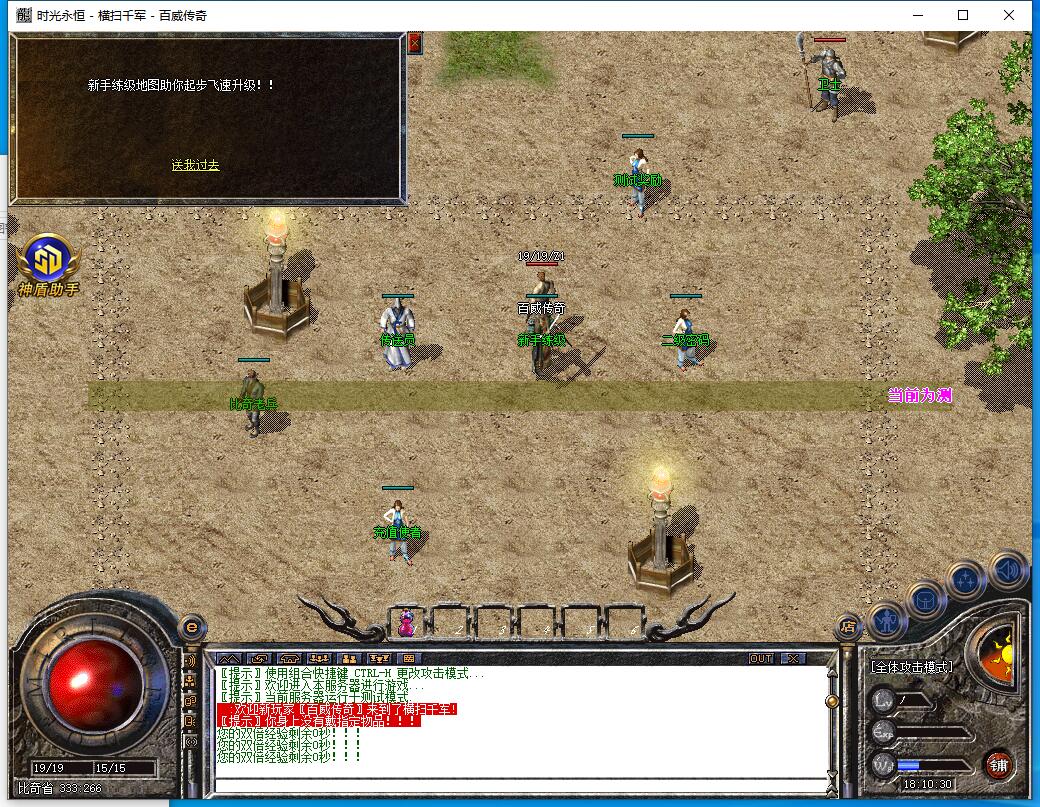This screenshot has width=1040, height=807.
Task: Close the NPC dialogue panel
Action: click(415, 42)
